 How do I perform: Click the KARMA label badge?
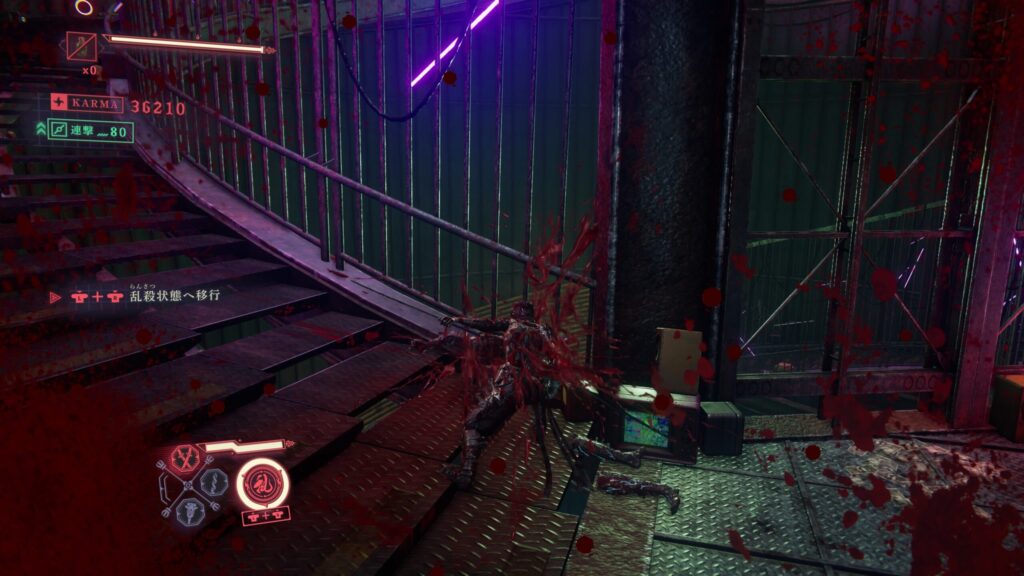[88, 104]
